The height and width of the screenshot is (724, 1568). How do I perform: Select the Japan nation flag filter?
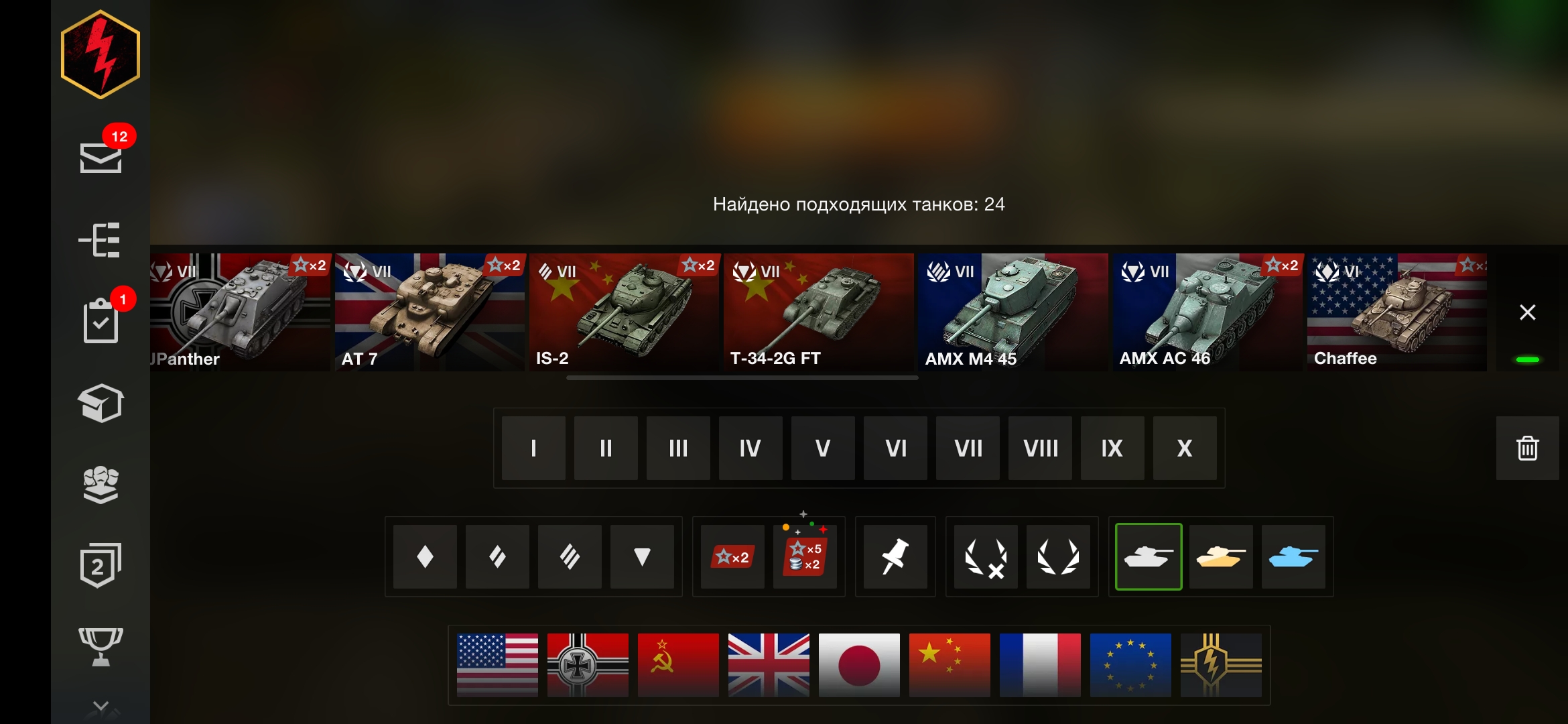click(x=858, y=666)
